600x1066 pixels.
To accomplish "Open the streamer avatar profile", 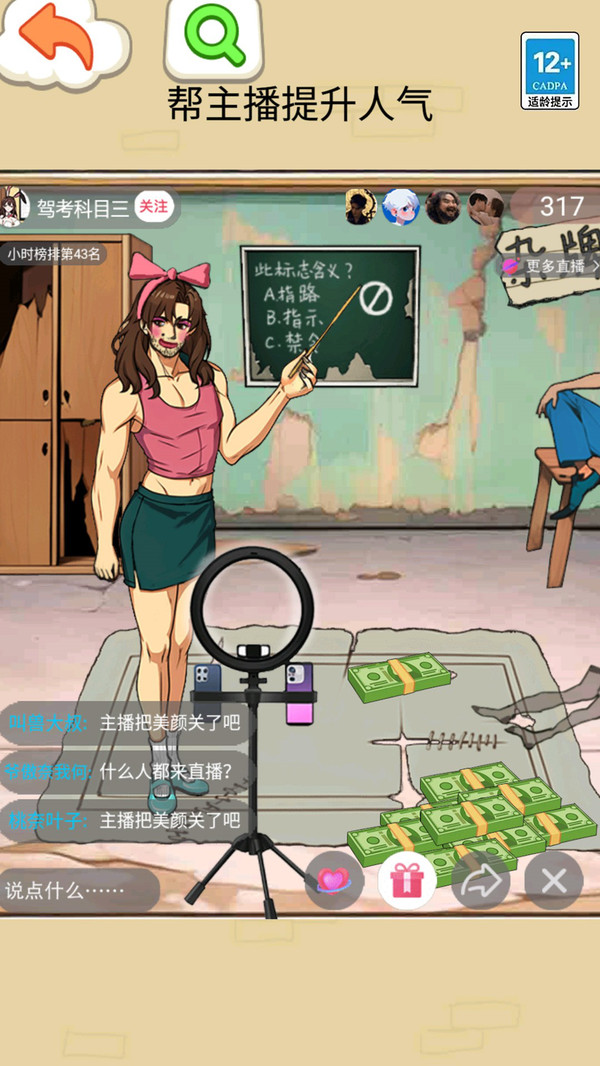I will point(16,206).
